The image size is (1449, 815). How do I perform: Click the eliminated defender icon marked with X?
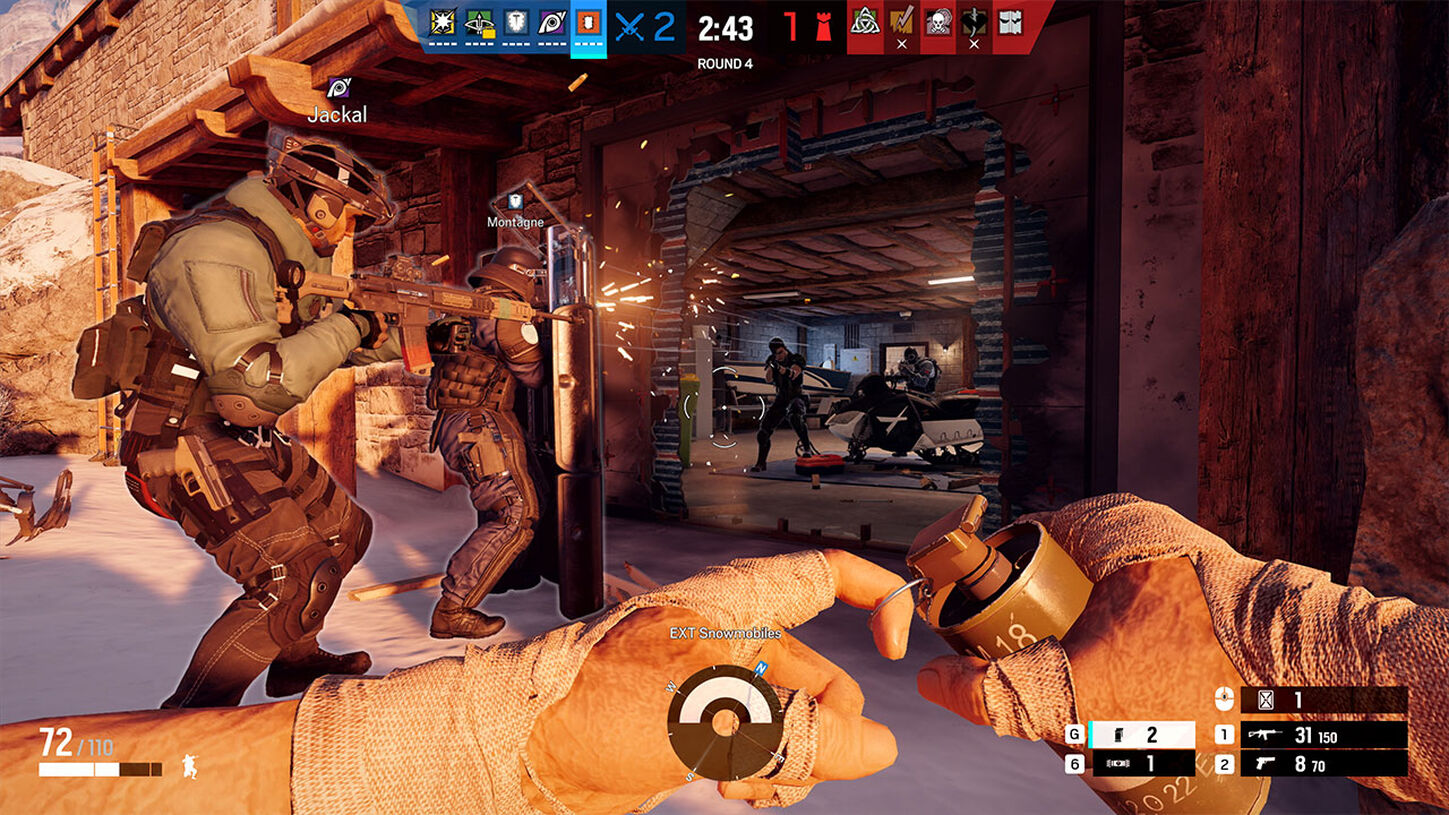click(900, 25)
